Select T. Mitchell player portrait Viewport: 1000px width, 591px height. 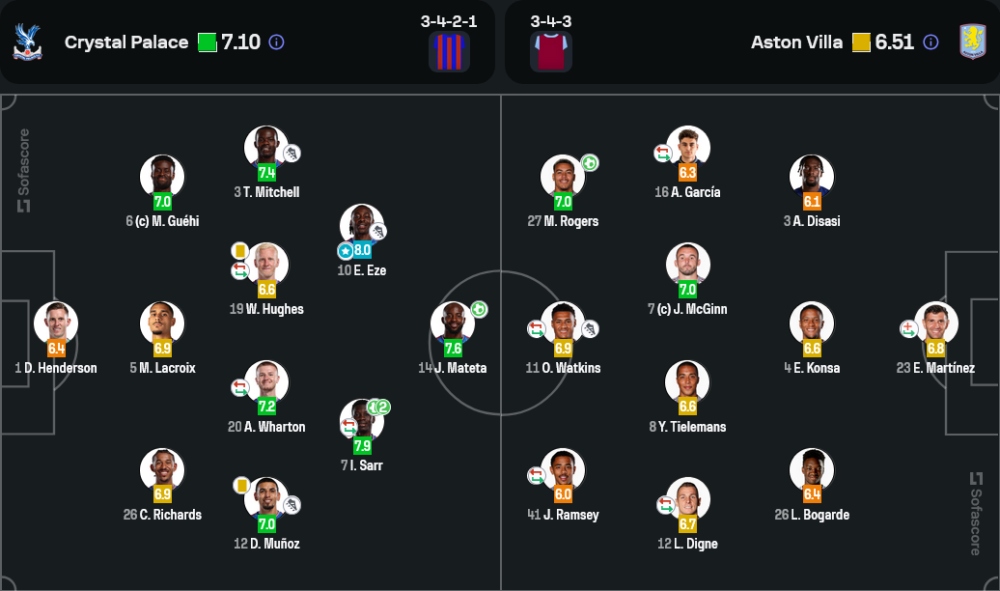(266, 147)
